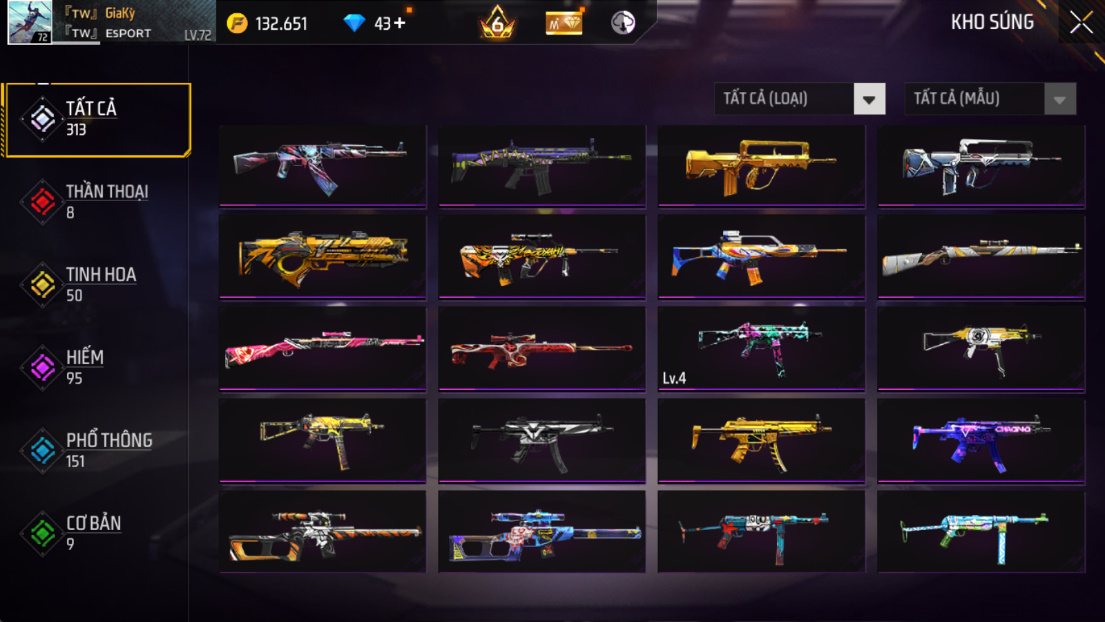Select the golden FAMAS skin

point(761,165)
